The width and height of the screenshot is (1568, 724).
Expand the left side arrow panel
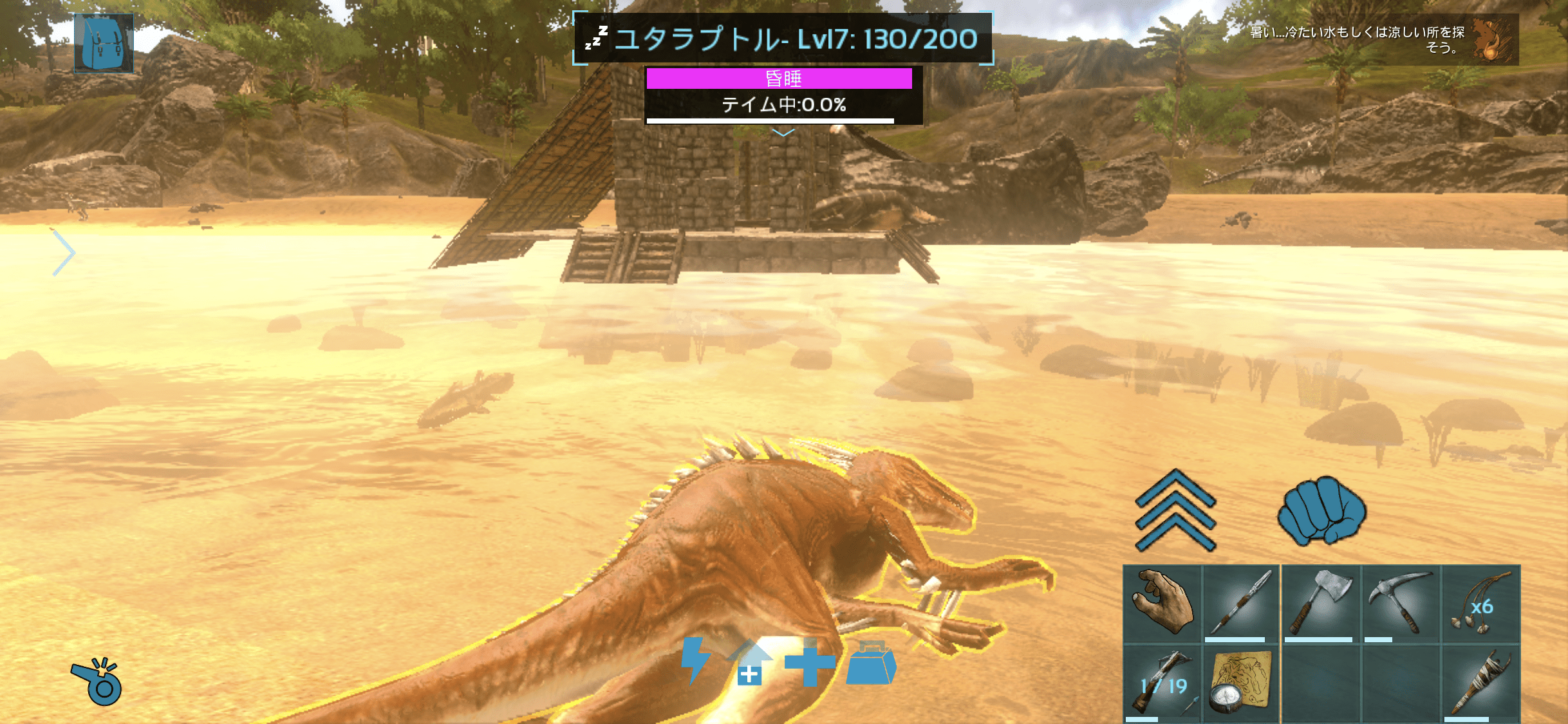[63, 252]
